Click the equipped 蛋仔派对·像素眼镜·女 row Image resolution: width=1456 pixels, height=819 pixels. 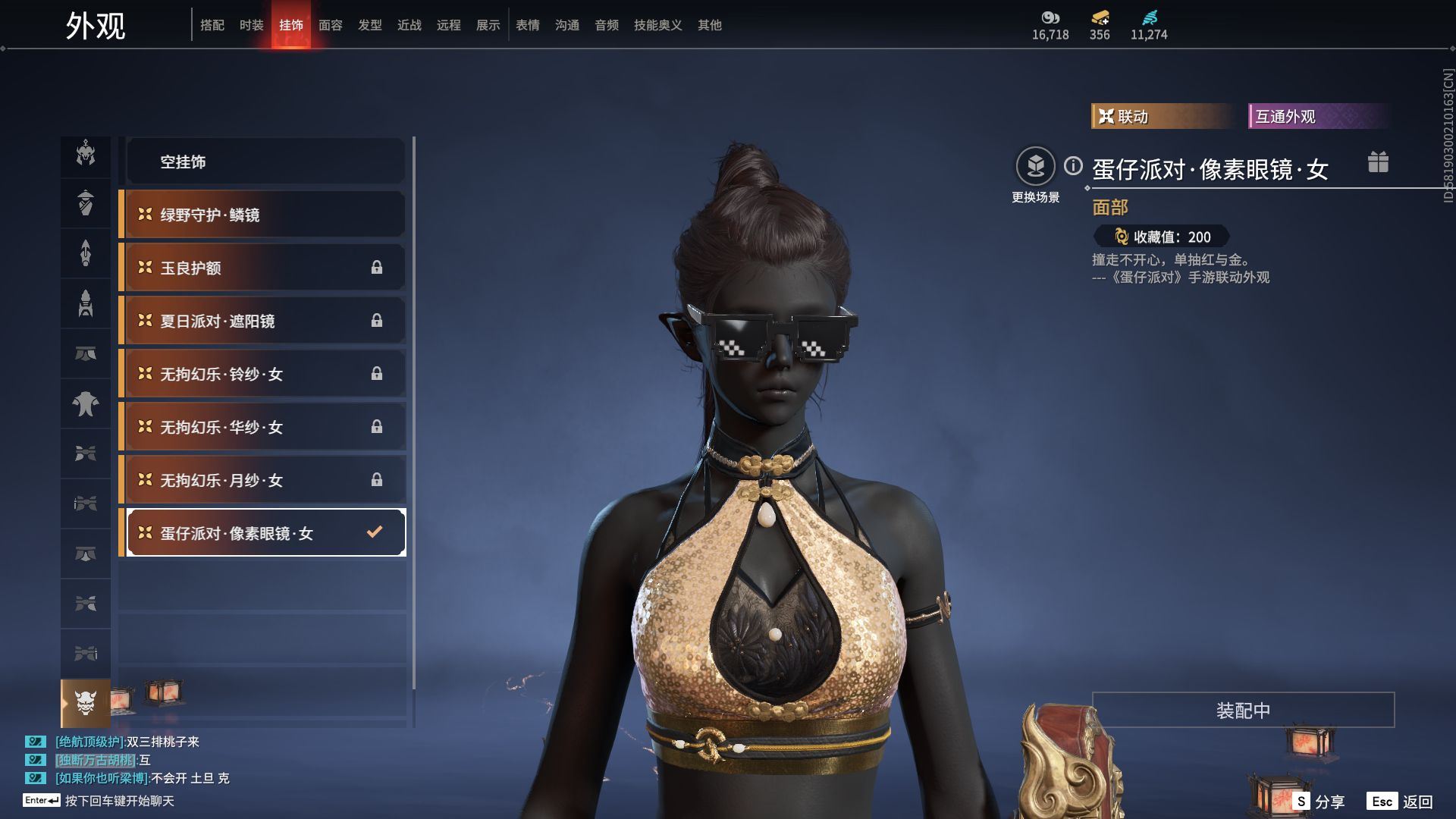pyautogui.click(x=265, y=532)
